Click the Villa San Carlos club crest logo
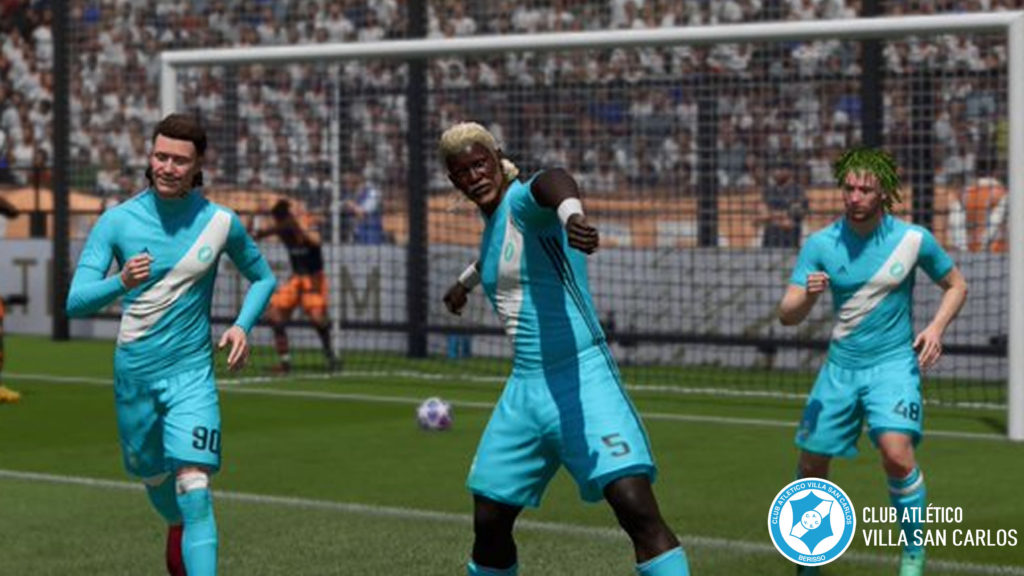This screenshot has height=576, width=1024. (811, 522)
